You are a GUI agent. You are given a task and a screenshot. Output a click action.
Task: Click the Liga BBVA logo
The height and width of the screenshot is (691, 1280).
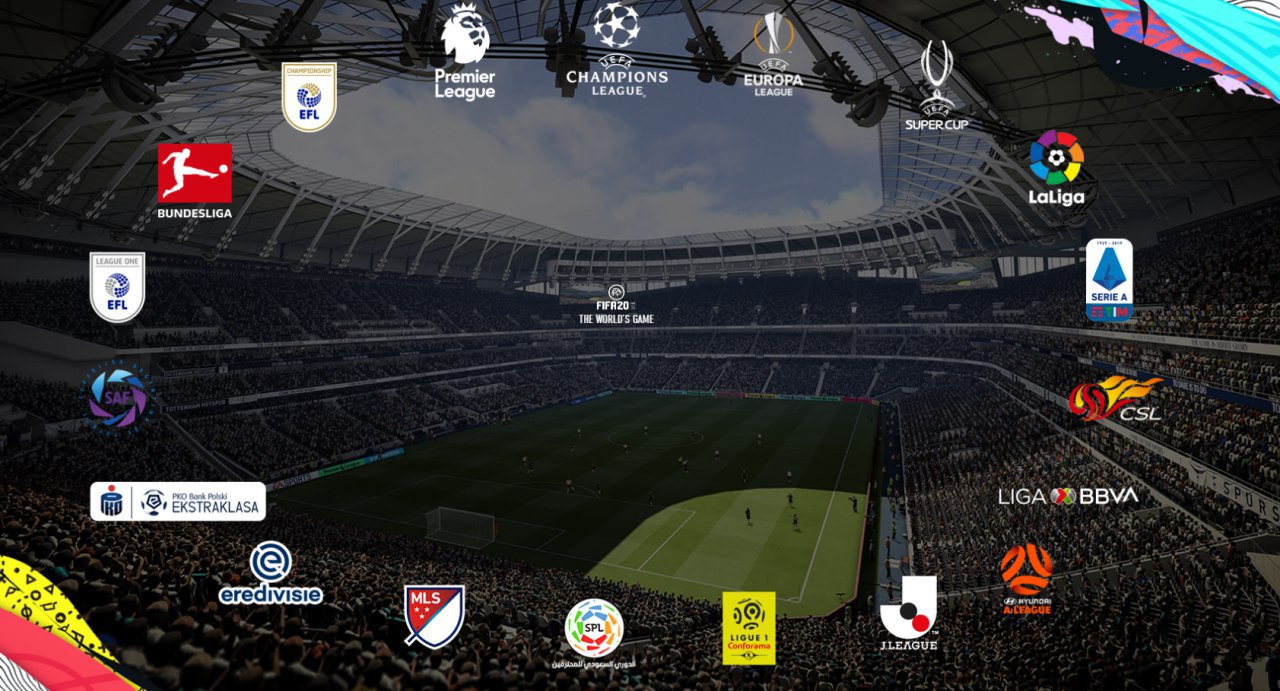point(1068,496)
